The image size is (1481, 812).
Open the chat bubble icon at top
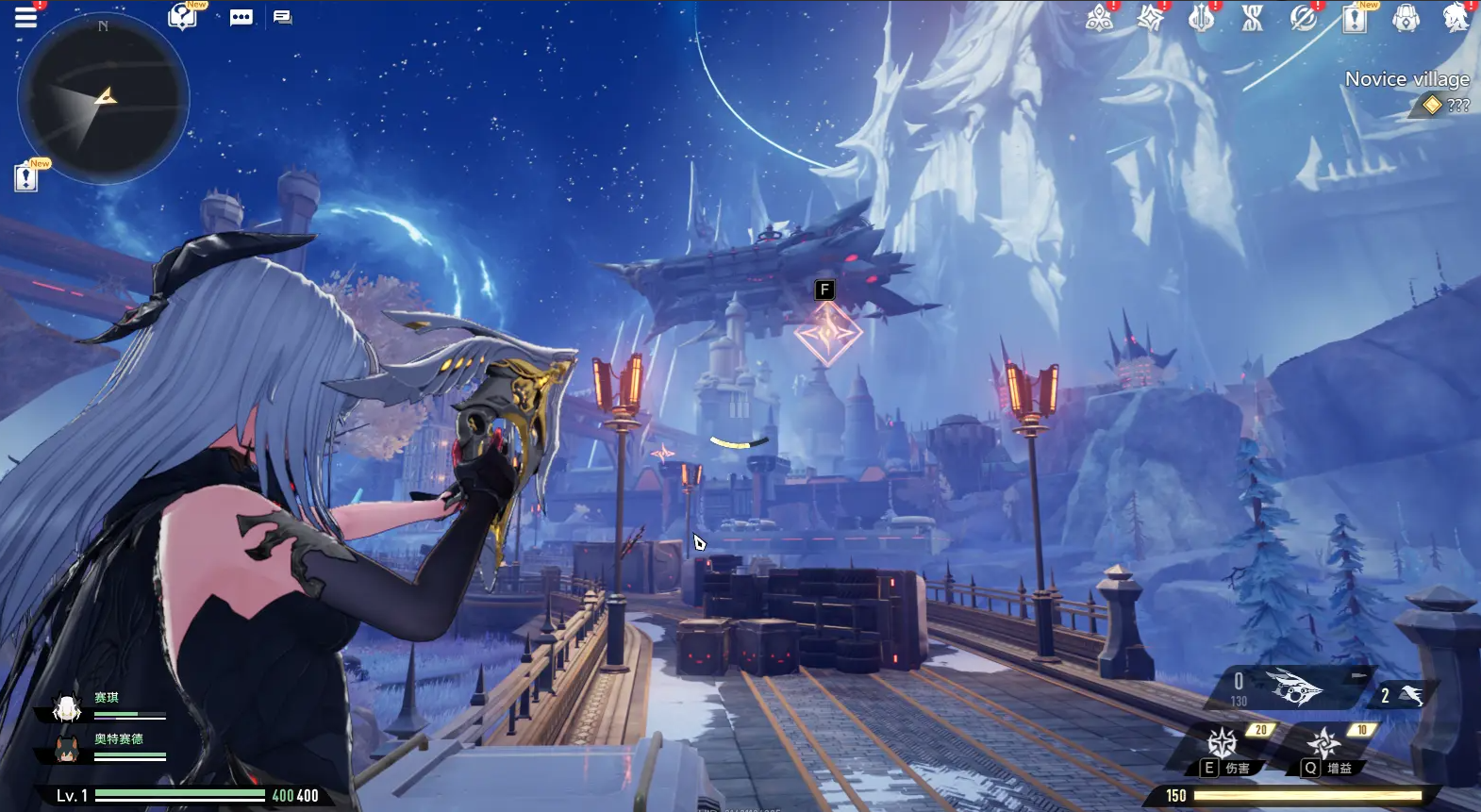(281, 17)
